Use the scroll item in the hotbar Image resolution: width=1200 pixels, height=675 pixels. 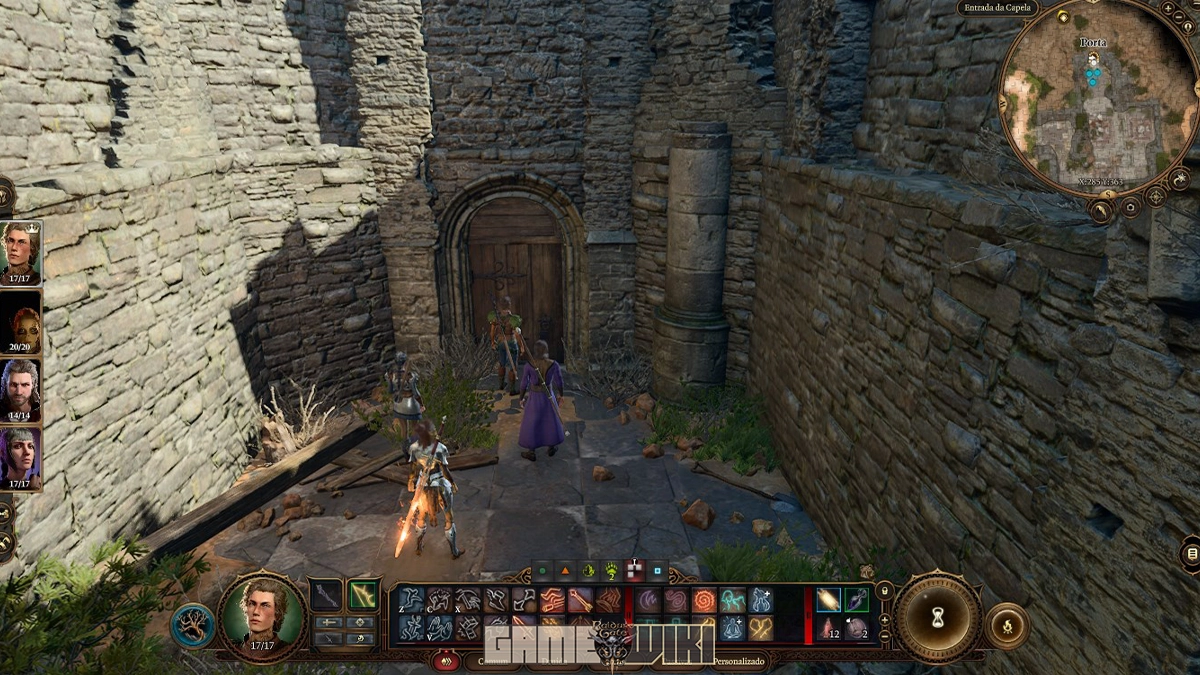[x=829, y=599]
